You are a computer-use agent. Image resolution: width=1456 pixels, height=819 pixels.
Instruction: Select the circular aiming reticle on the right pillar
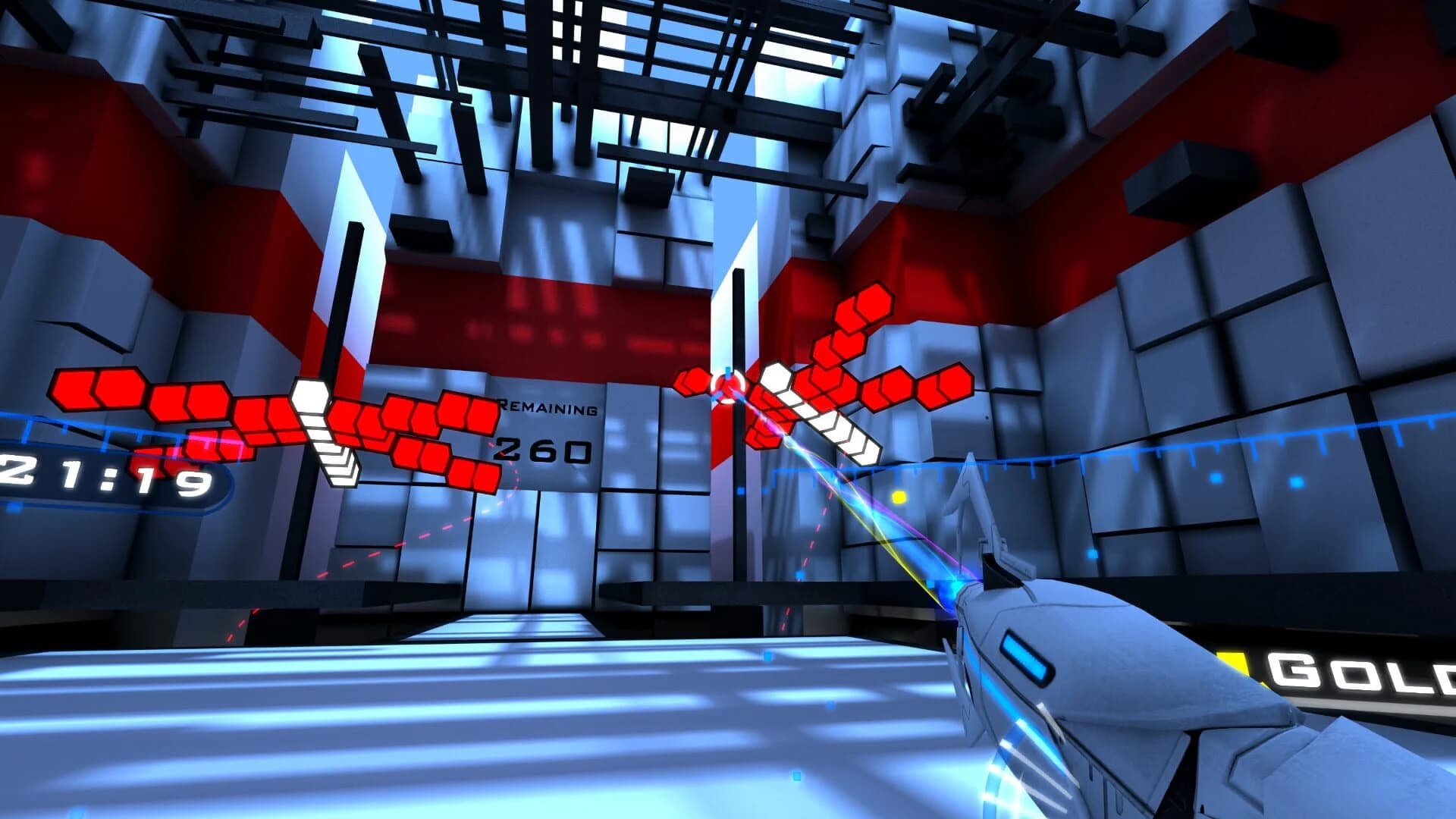tap(728, 388)
